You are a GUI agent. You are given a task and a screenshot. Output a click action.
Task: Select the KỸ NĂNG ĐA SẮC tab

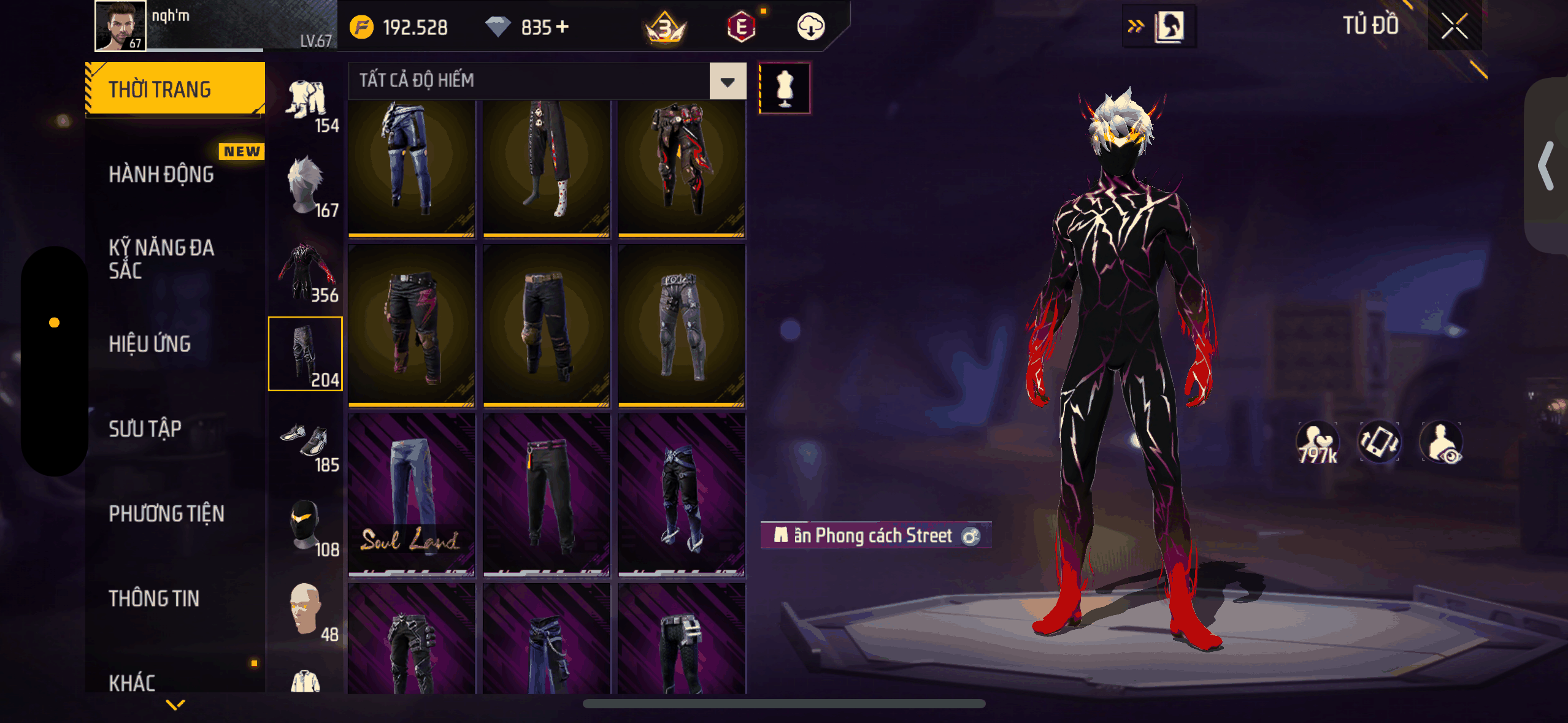click(x=162, y=259)
